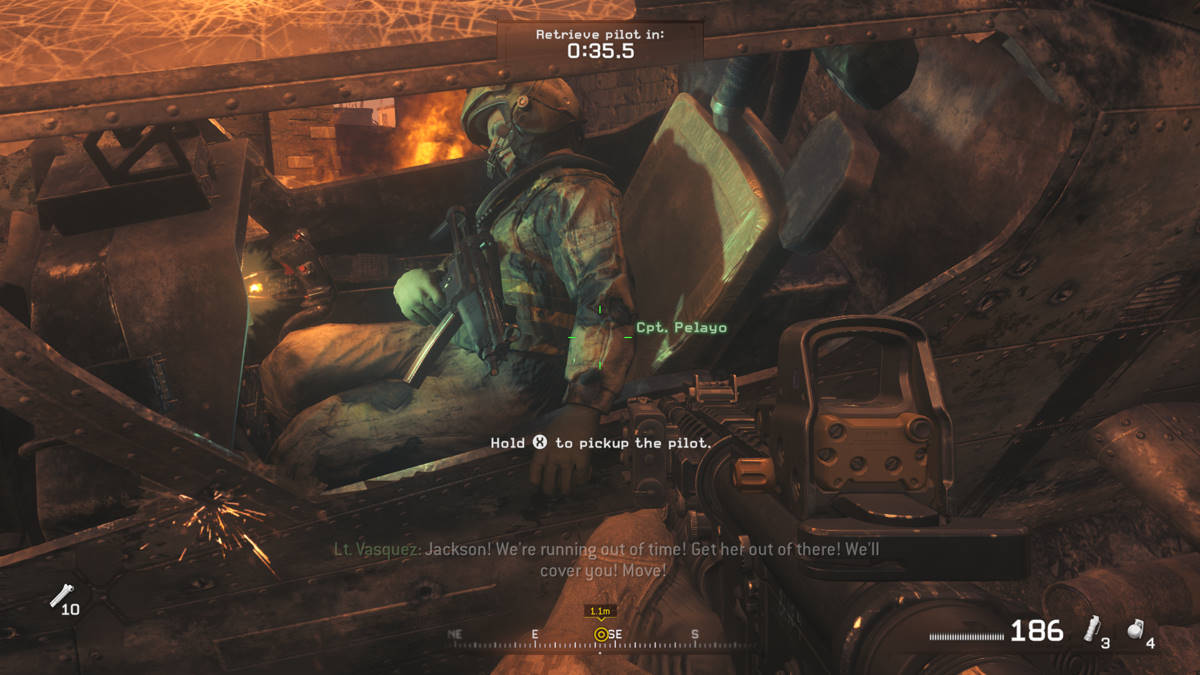Select the frag grenade icon

1135,629
